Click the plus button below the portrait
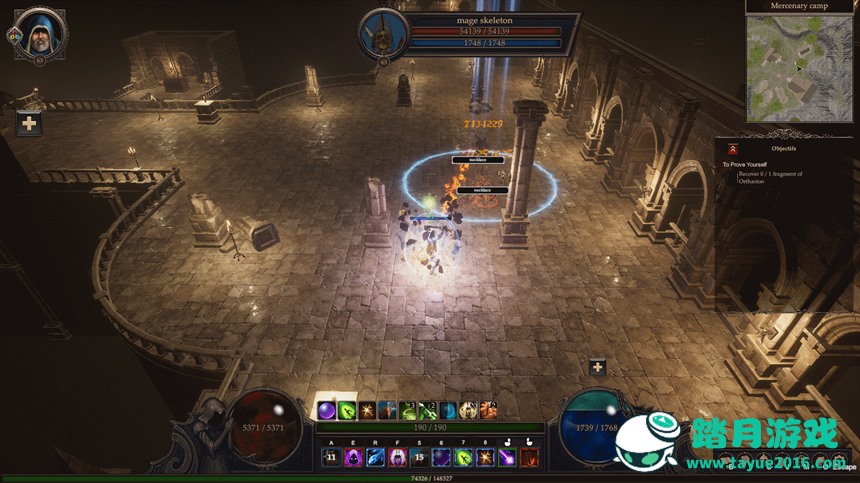 click(x=29, y=124)
